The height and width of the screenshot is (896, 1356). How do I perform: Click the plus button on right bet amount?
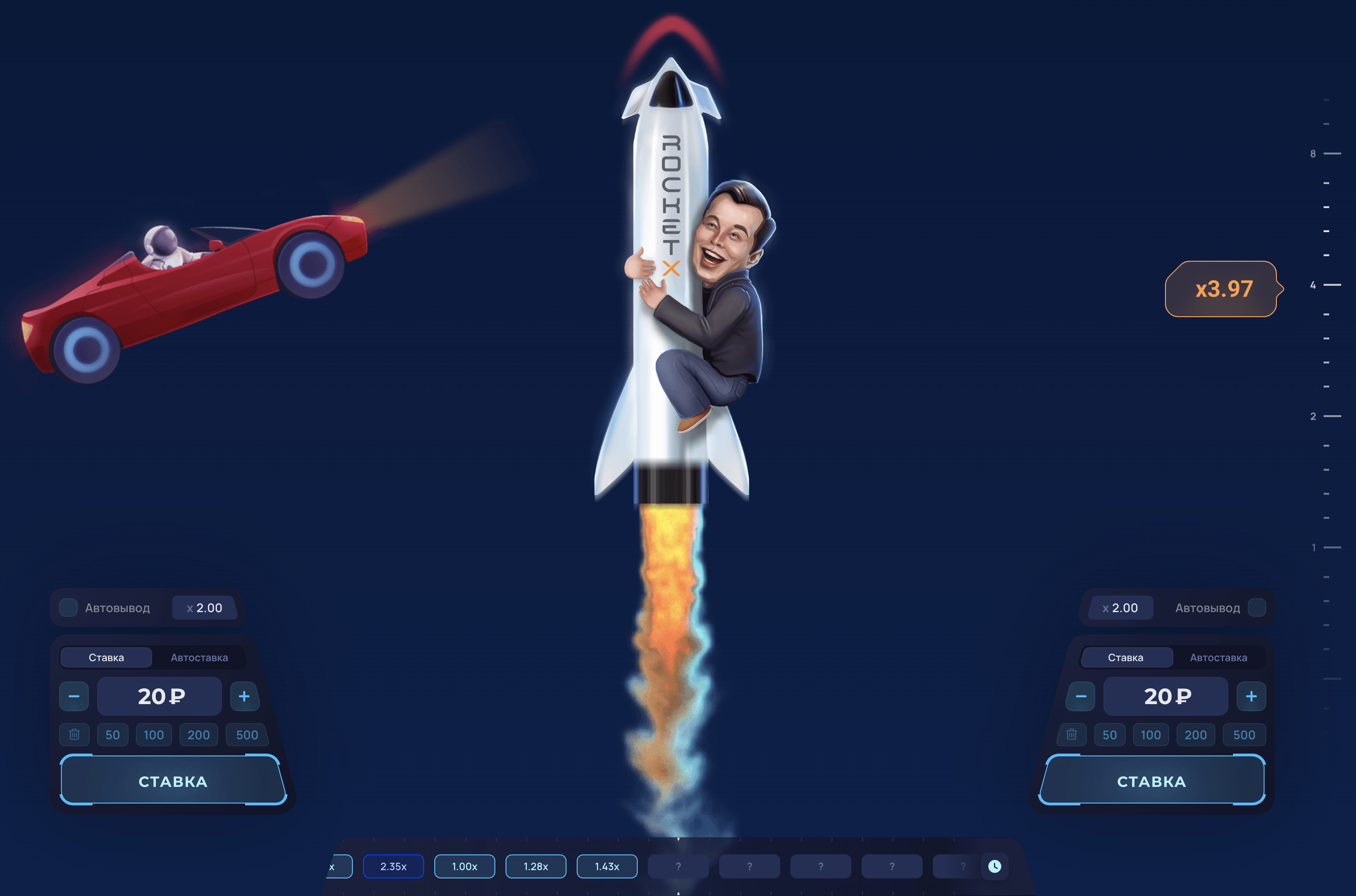pyautogui.click(x=1251, y=696)
